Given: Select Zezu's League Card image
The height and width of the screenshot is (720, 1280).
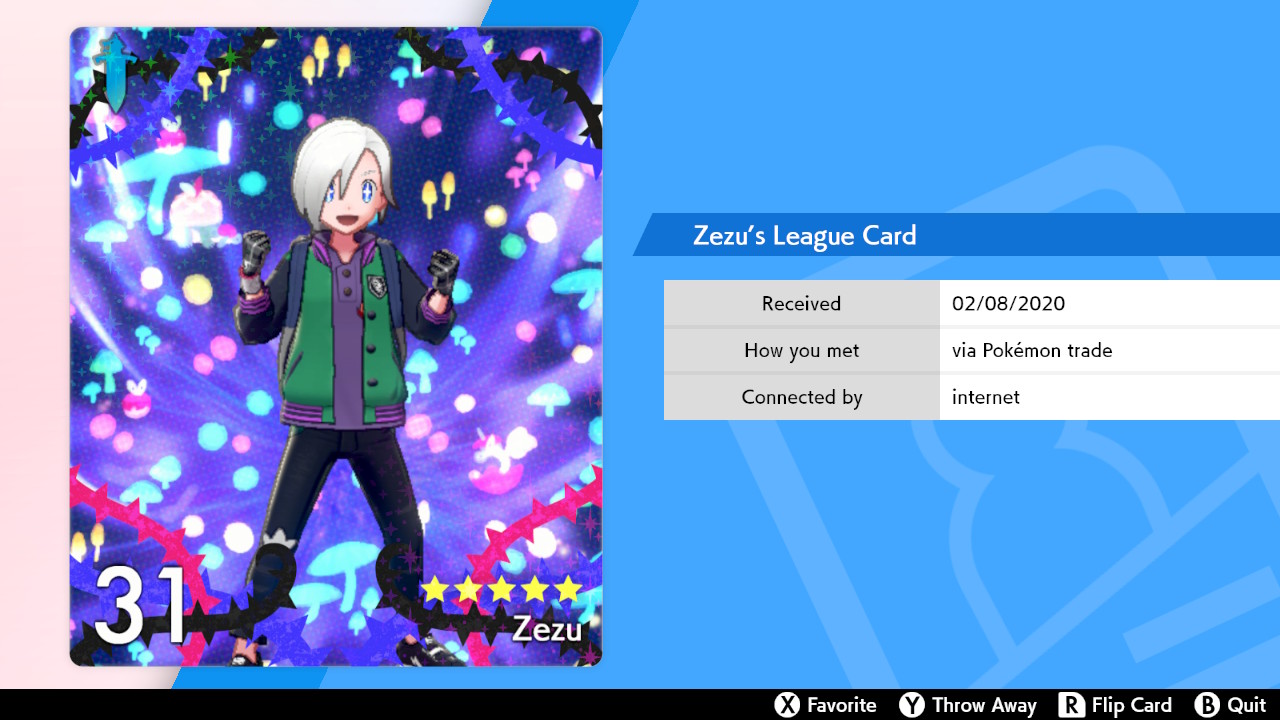Looking at the screenshot, I should pos(336,346).
